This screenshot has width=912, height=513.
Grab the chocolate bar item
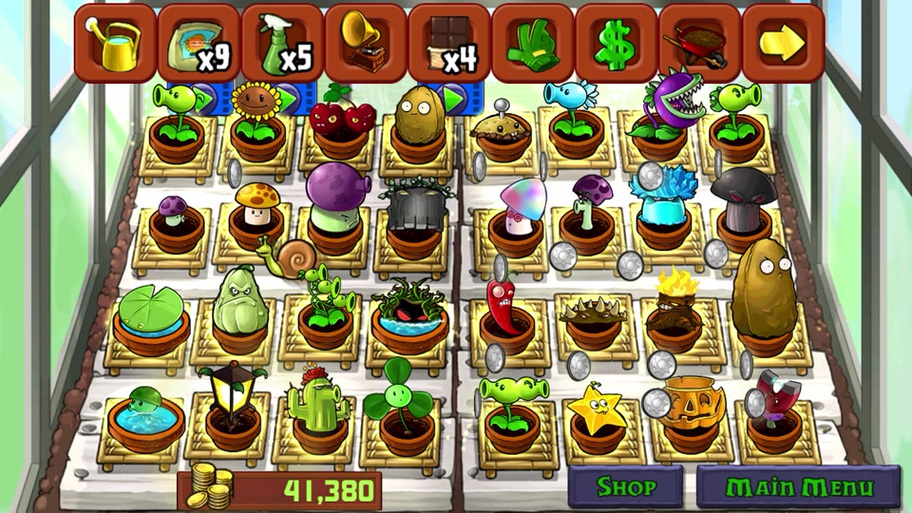click(449, 42)
